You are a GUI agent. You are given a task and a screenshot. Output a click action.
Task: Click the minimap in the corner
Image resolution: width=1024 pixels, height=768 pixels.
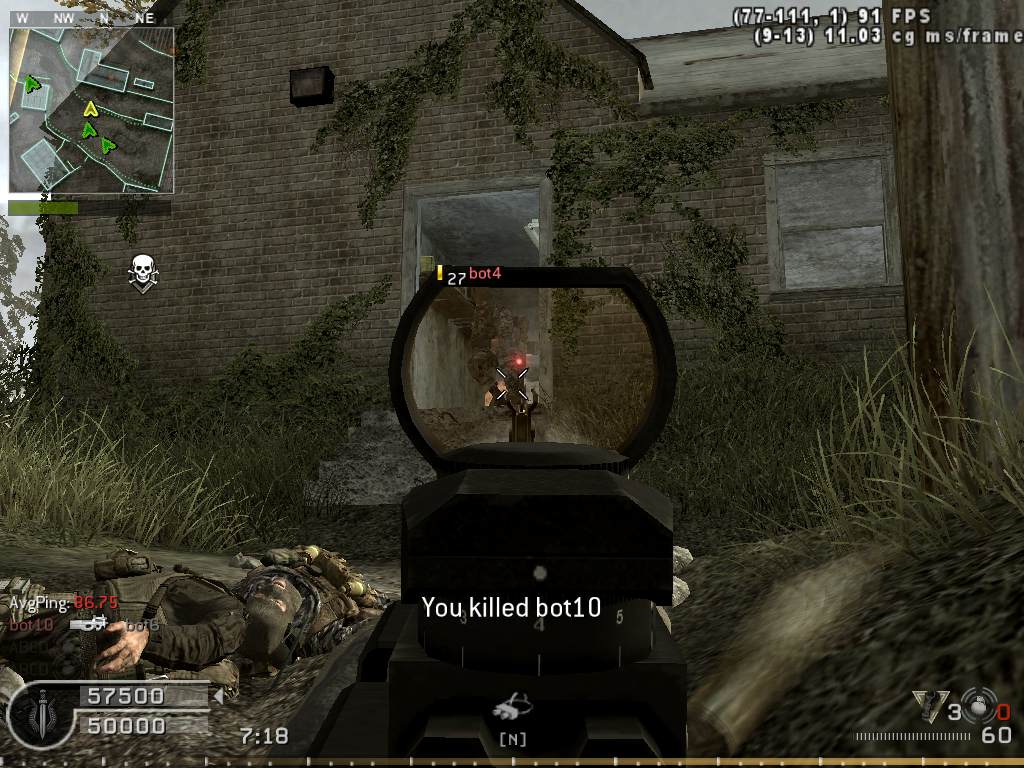pos(92,110)
